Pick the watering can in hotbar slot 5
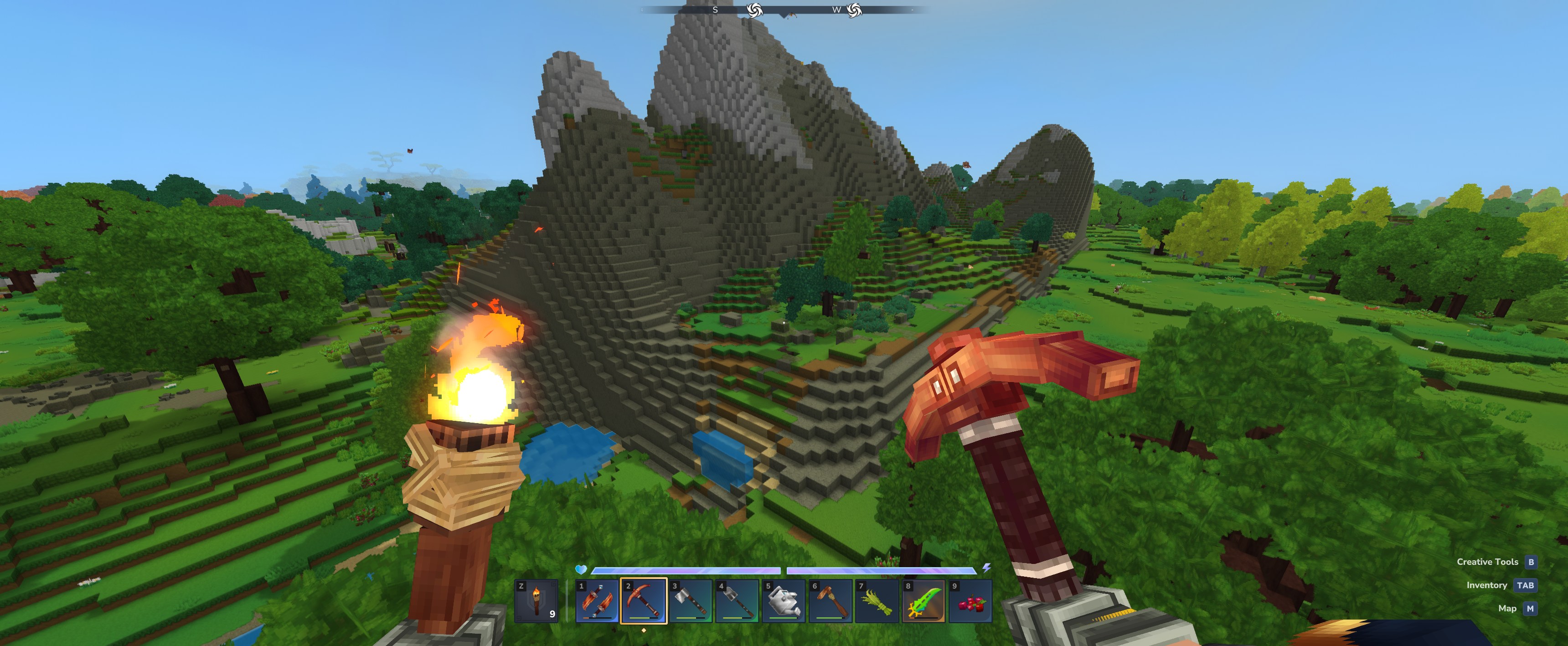Screen dimensions: 1568x646 click(x=784, y=601)
